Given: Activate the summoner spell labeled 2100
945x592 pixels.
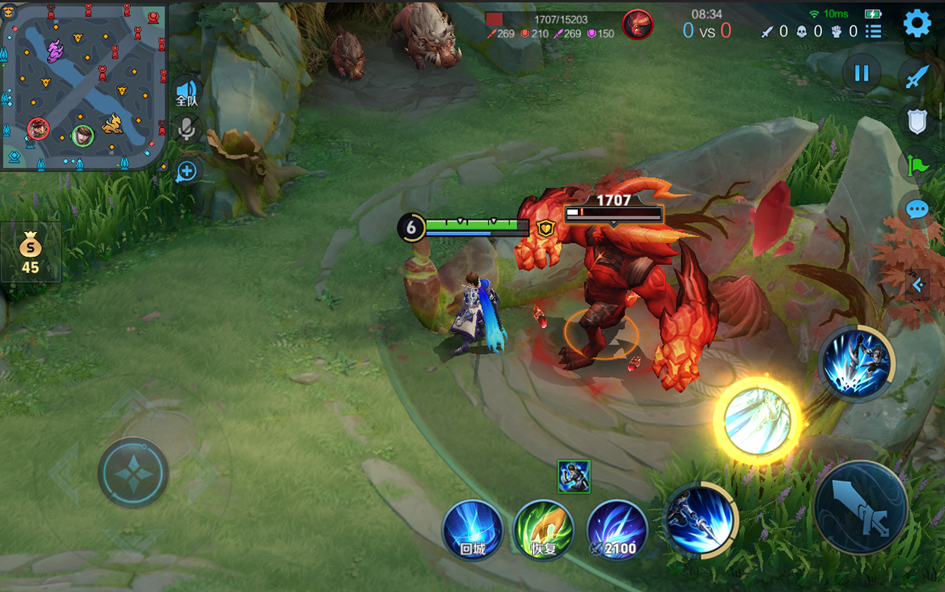Looking at the screenshot, I should [617, 530].
